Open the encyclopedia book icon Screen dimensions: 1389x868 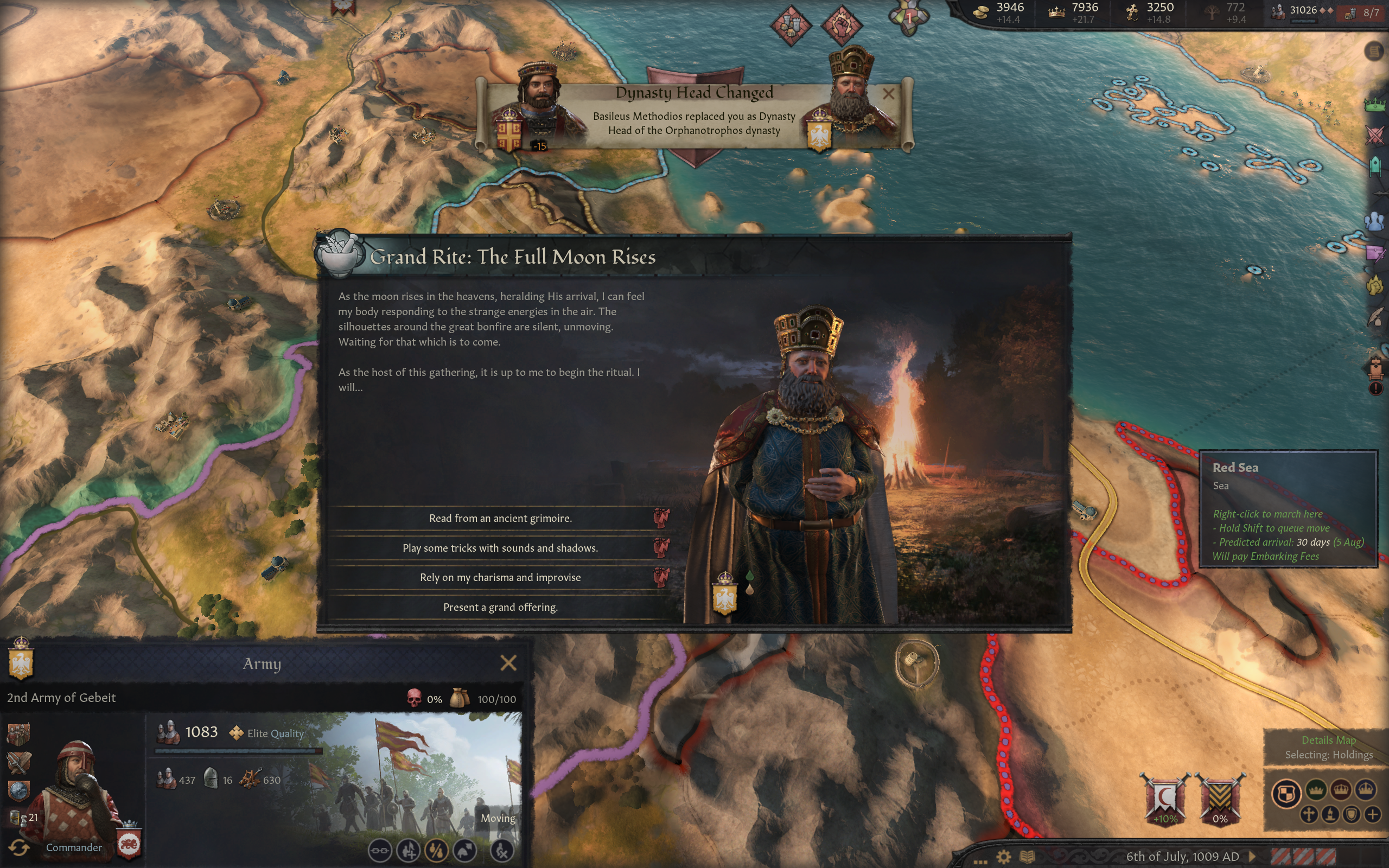point(1028,857)
